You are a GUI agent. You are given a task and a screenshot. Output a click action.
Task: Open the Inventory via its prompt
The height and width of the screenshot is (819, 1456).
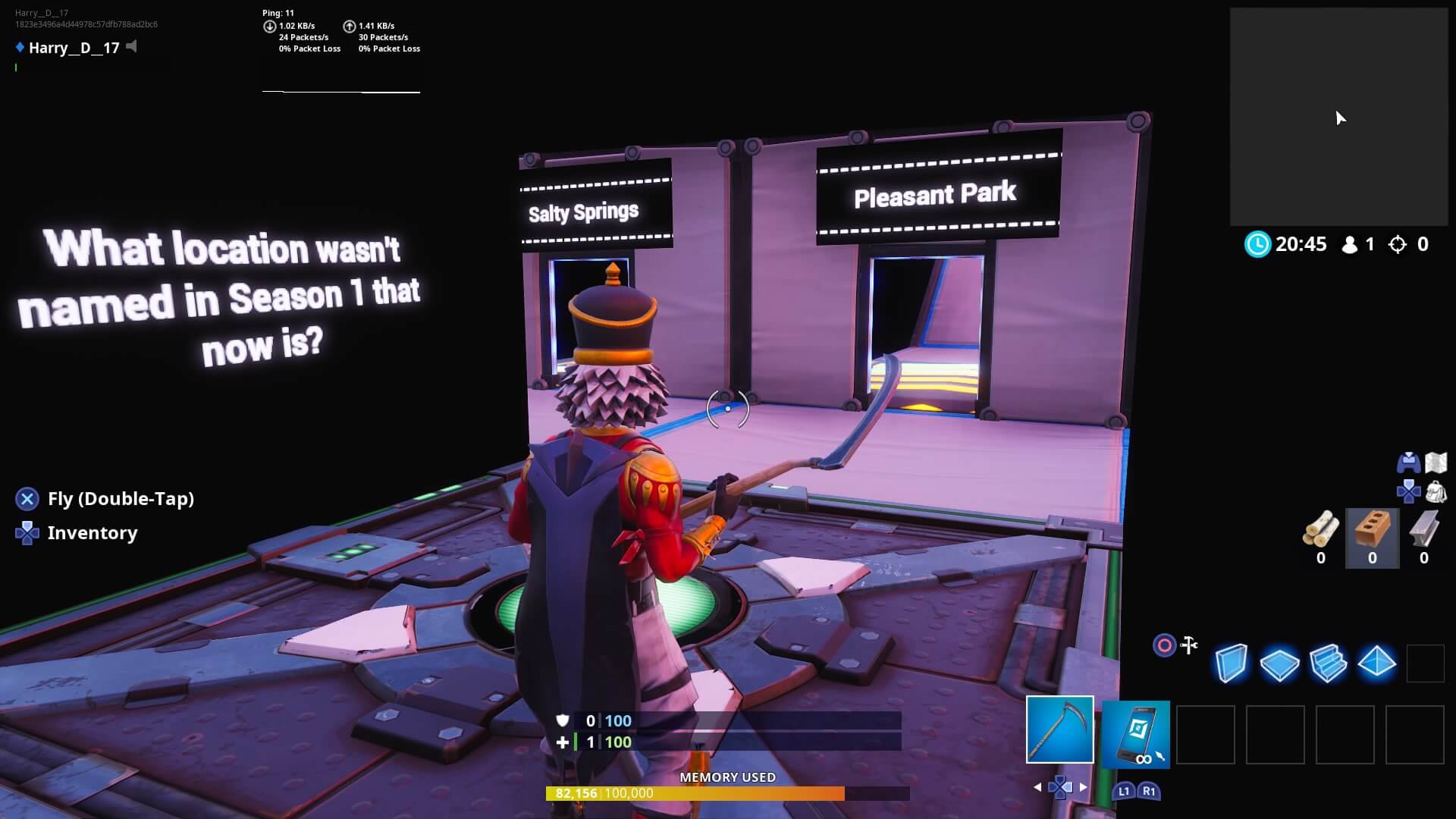point(91,532)
